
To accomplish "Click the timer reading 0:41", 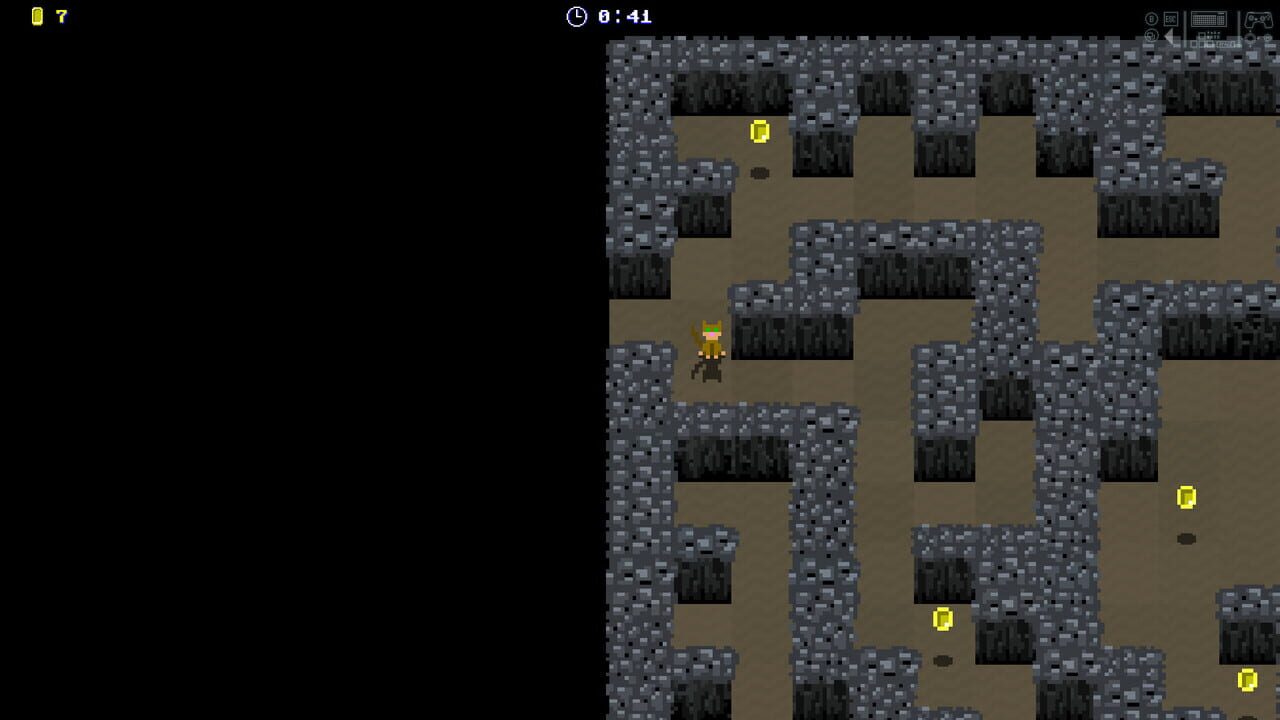I will click(622, 16).
